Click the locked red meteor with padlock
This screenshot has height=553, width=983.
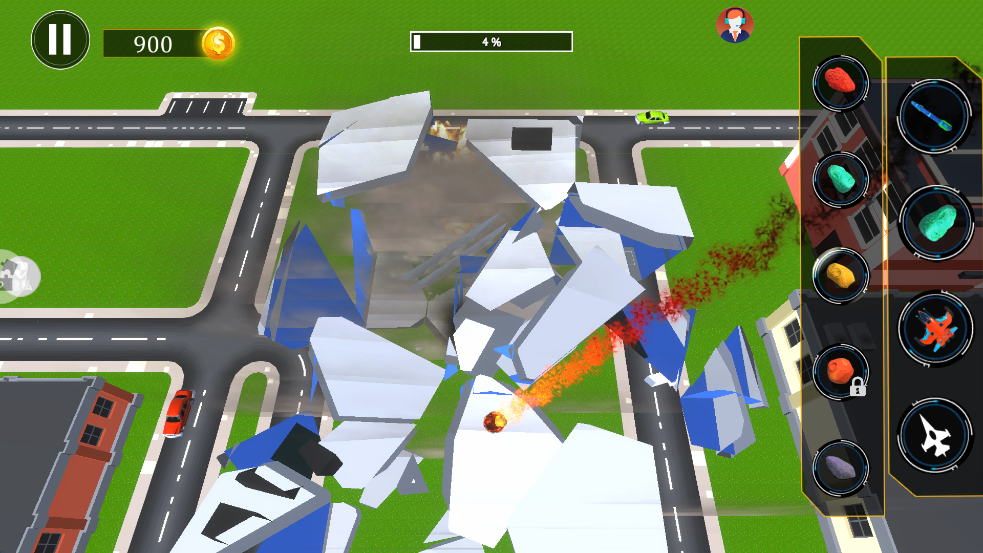pyautogui.click(x=840, y=371)
